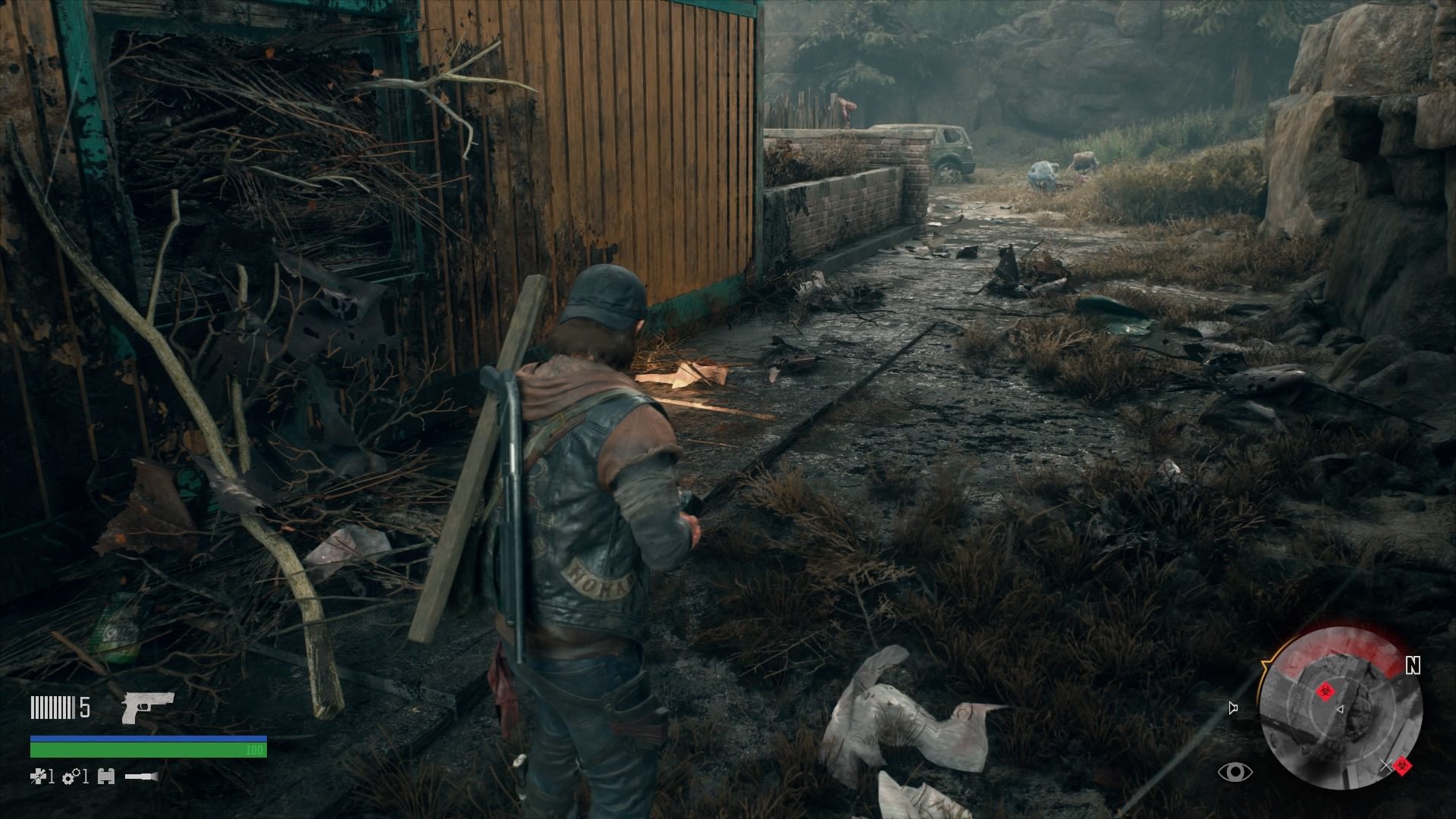This screenshot has width=1456, height=819.
Task: Click the blue stamina bar above the health bar
Action: click(149, 738)
